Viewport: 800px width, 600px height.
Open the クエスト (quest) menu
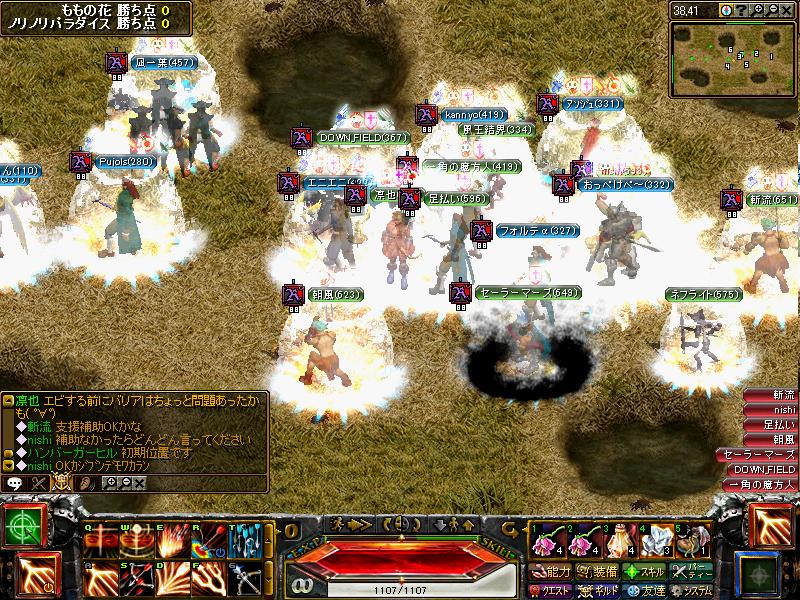click(x=552, y=591)
